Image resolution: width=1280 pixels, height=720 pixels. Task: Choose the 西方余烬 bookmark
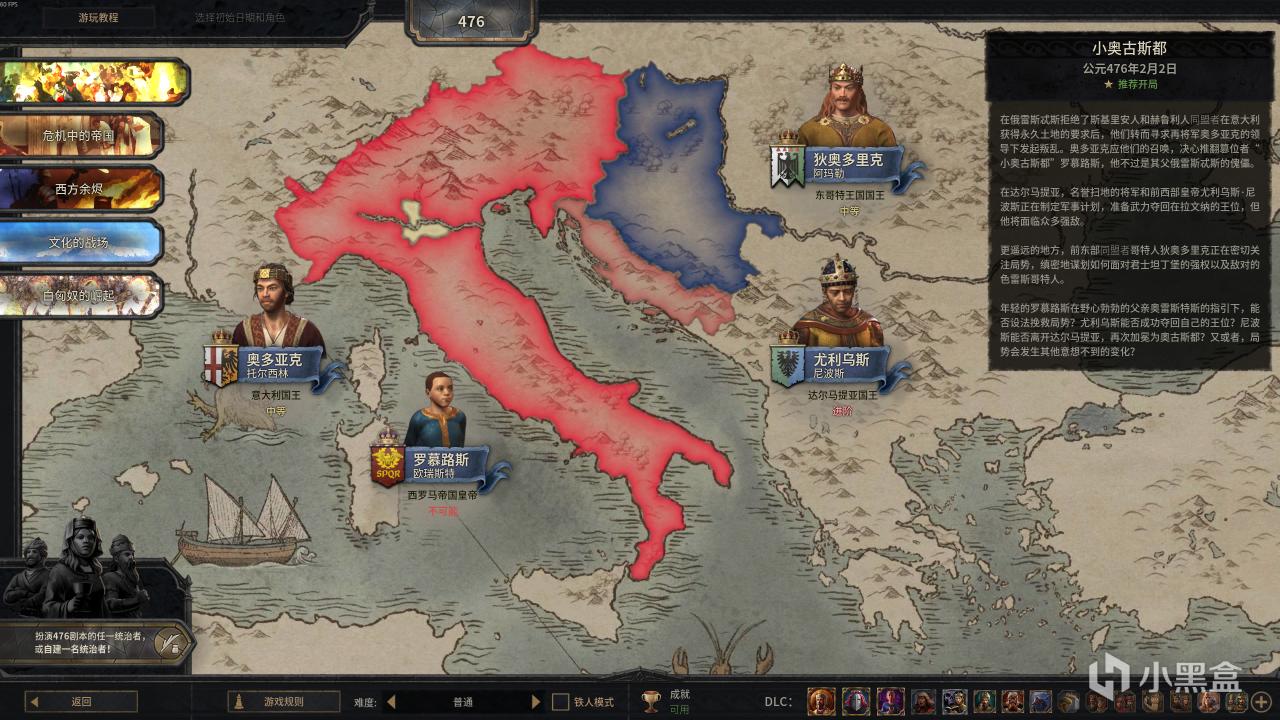click(80, 188)
